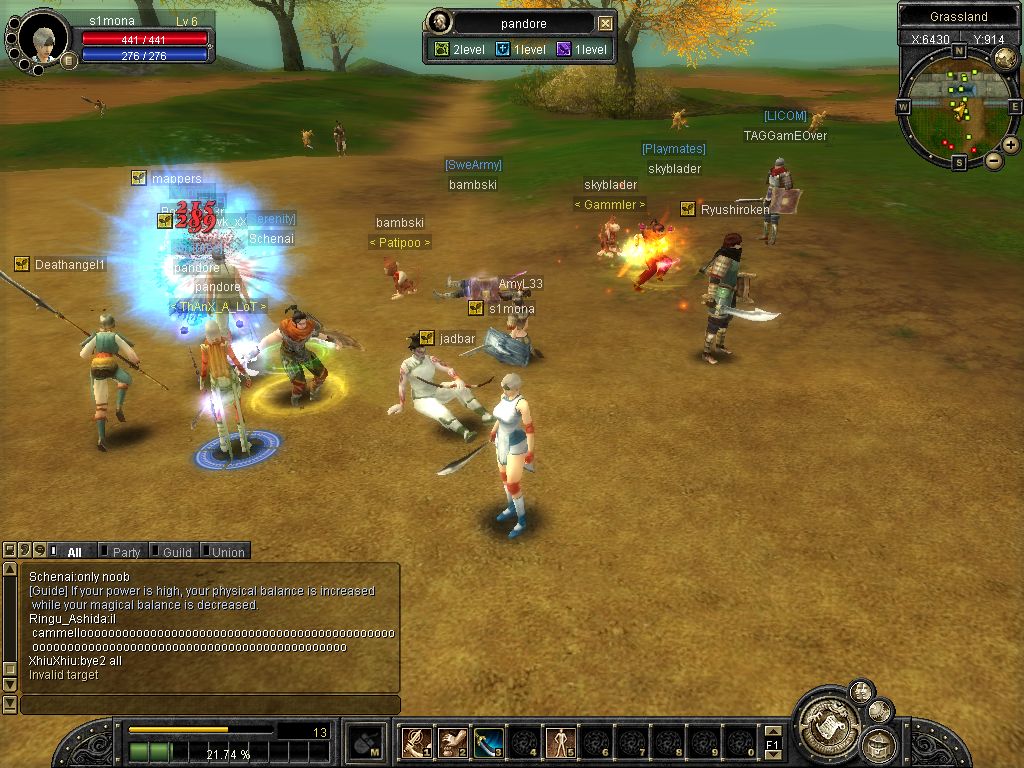Zoom out the minimap with minus button
This screenshot has width=1024, height=768.
pos(994,160)
